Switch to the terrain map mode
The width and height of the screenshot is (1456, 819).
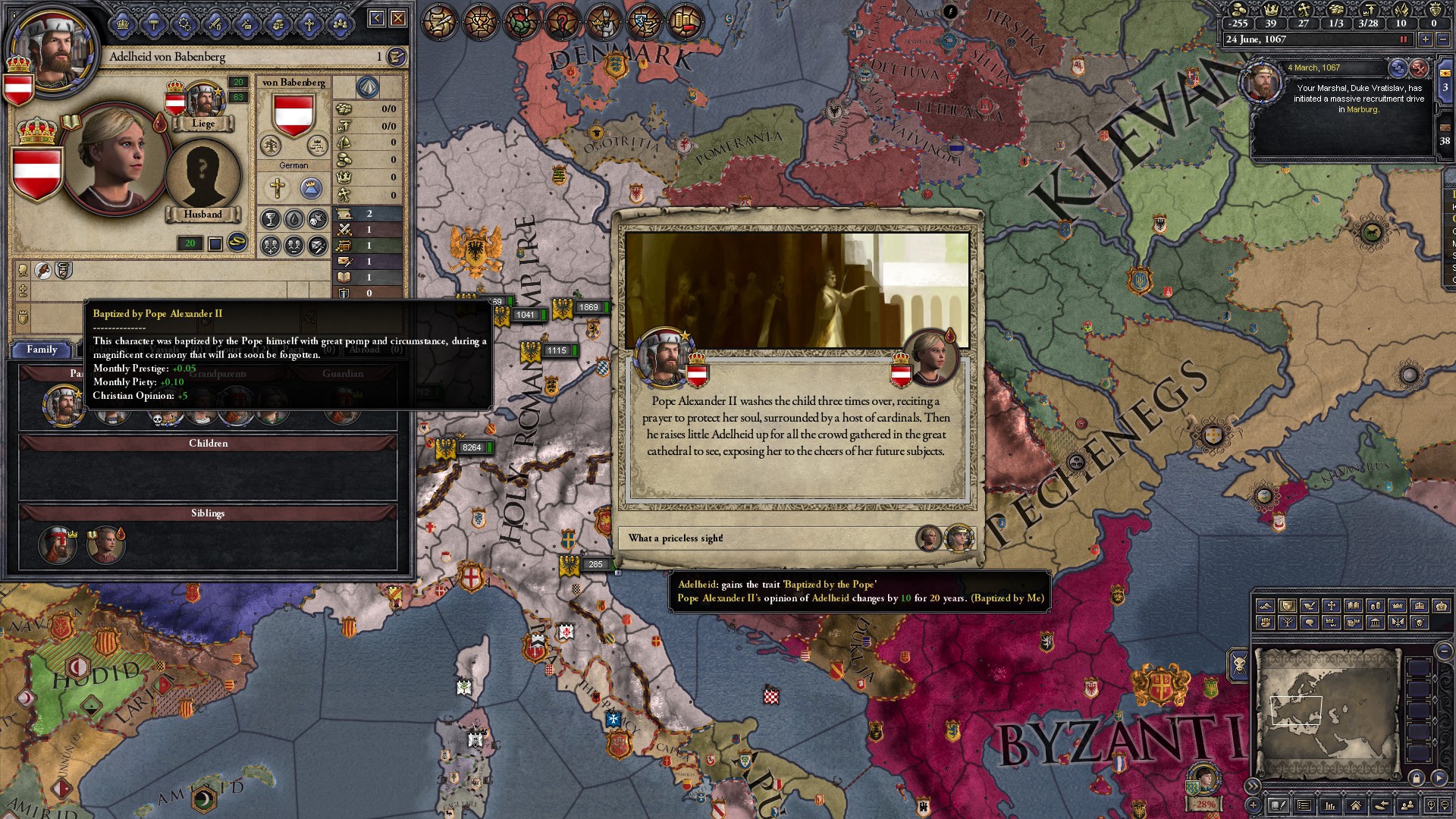1265,606
